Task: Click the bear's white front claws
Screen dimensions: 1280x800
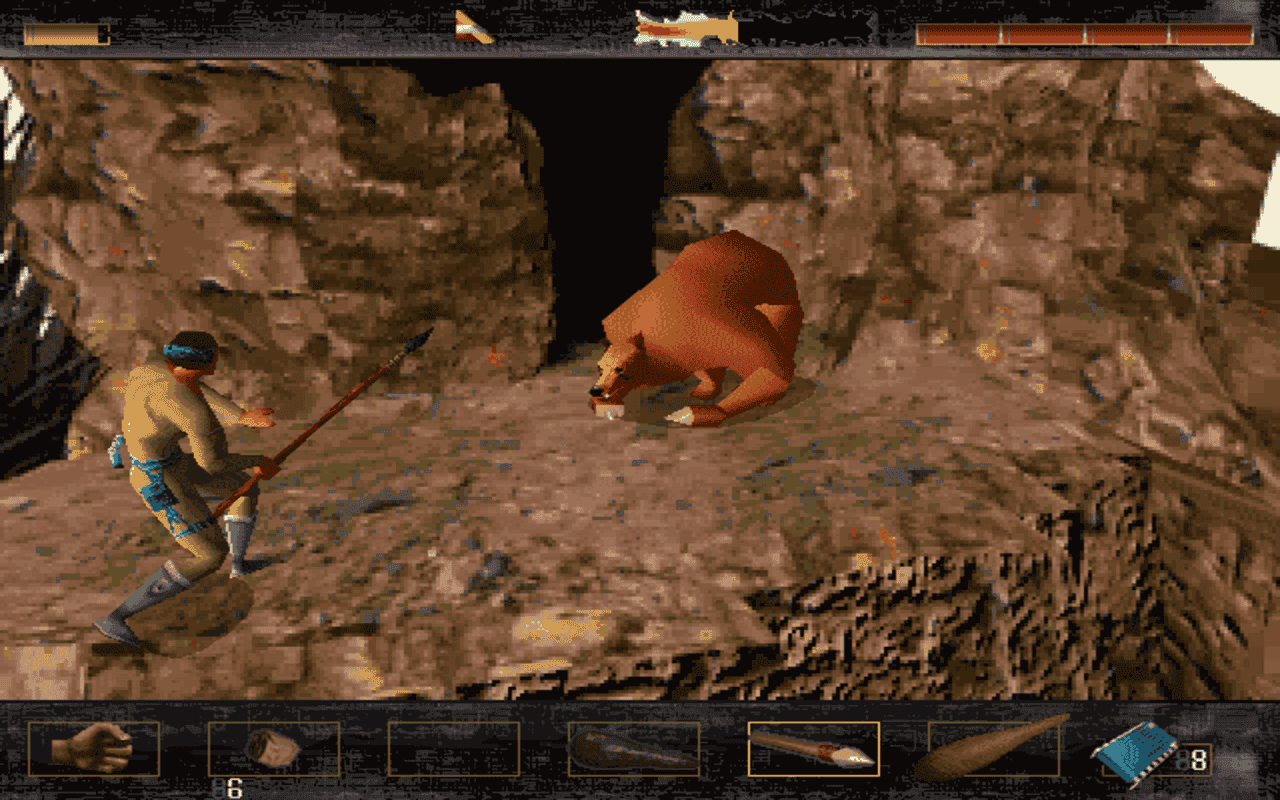Action: click(x=680, y=415)
